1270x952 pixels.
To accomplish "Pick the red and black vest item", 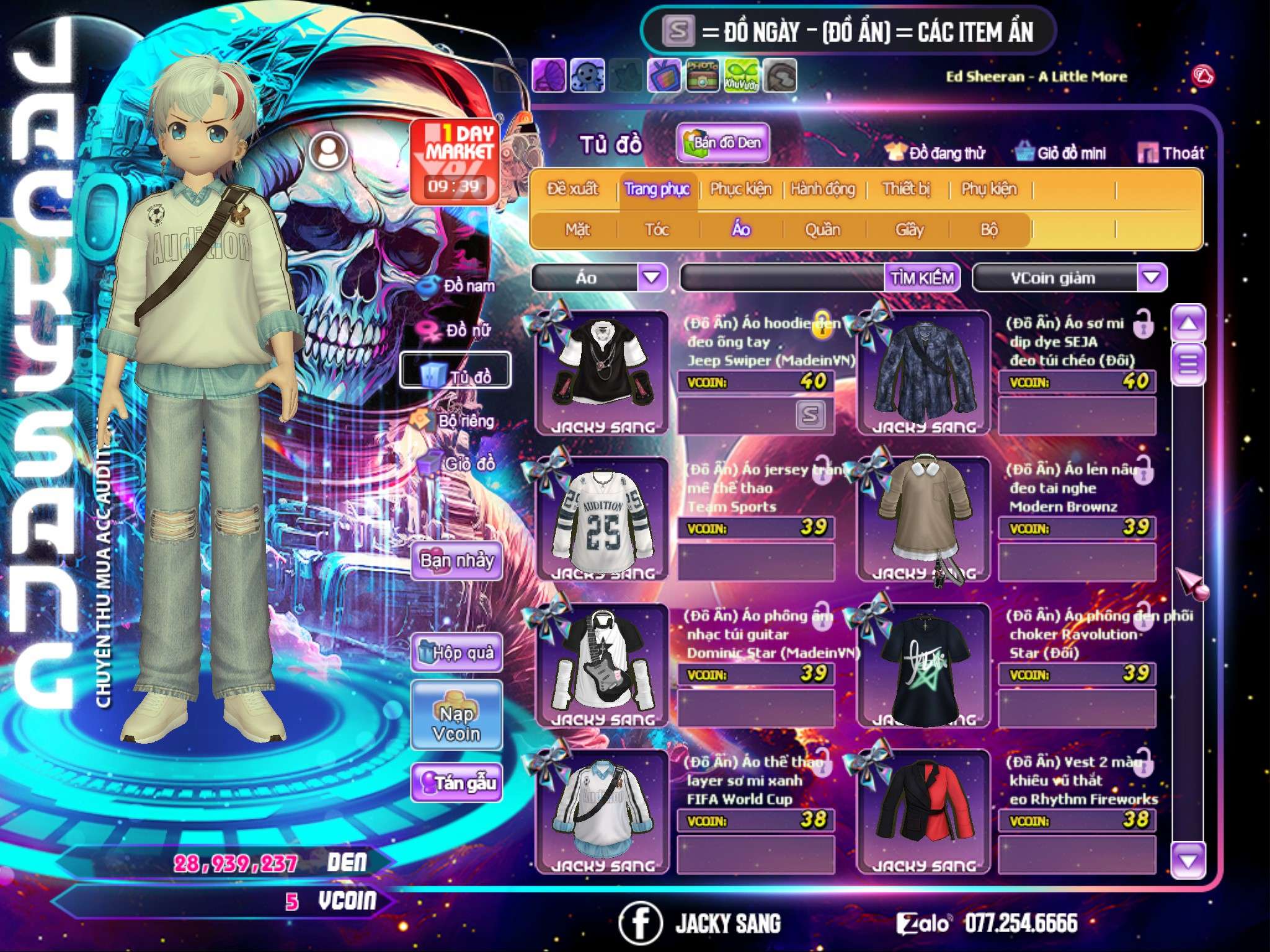I will [x=924, y=809].
